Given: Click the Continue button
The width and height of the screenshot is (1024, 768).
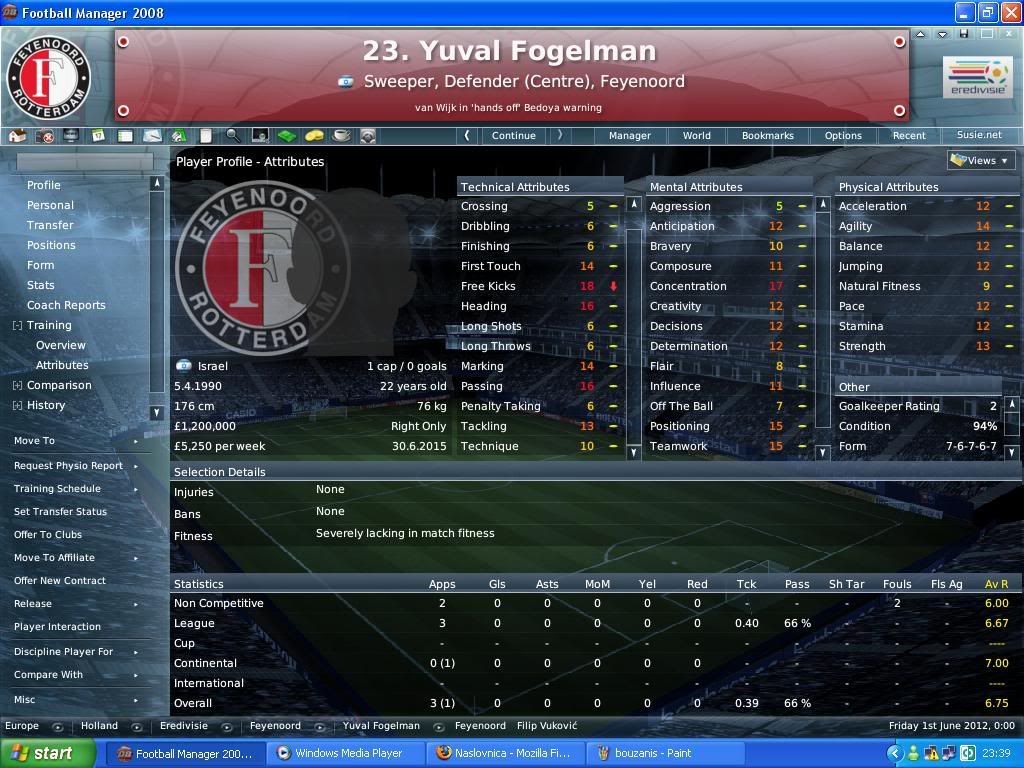Looking at the screenshot, I should pyautogui.click(x=513, y=135).
